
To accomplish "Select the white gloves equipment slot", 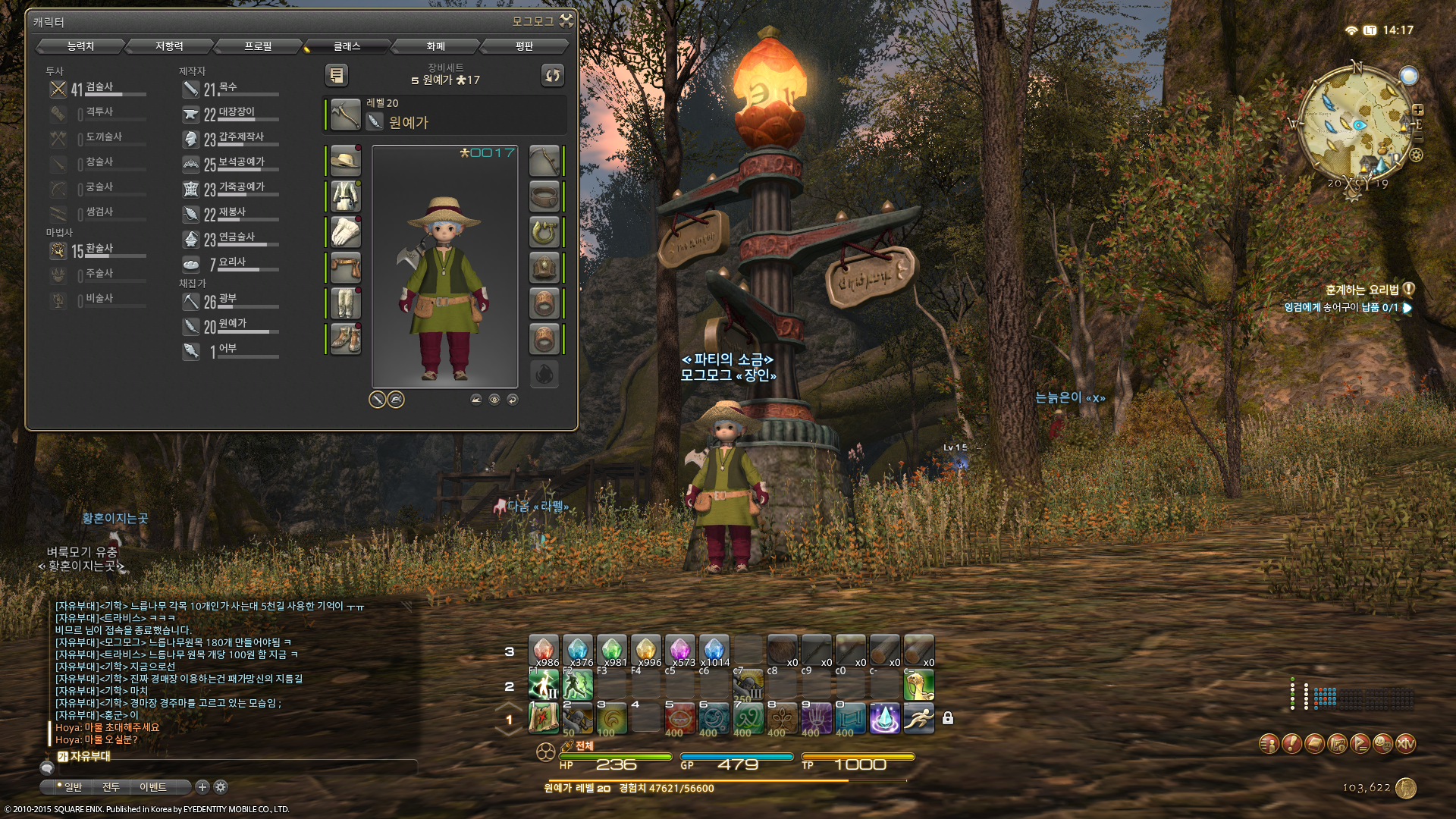I will (346, 232).
